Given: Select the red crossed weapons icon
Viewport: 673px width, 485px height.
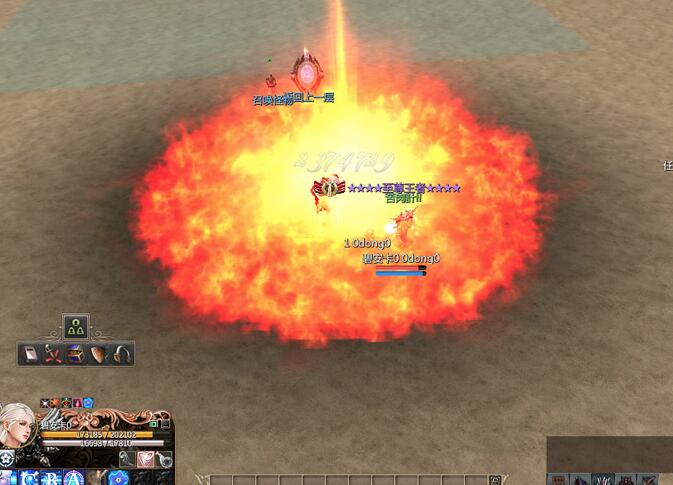Looking at the screenshot, I should 53,354.
